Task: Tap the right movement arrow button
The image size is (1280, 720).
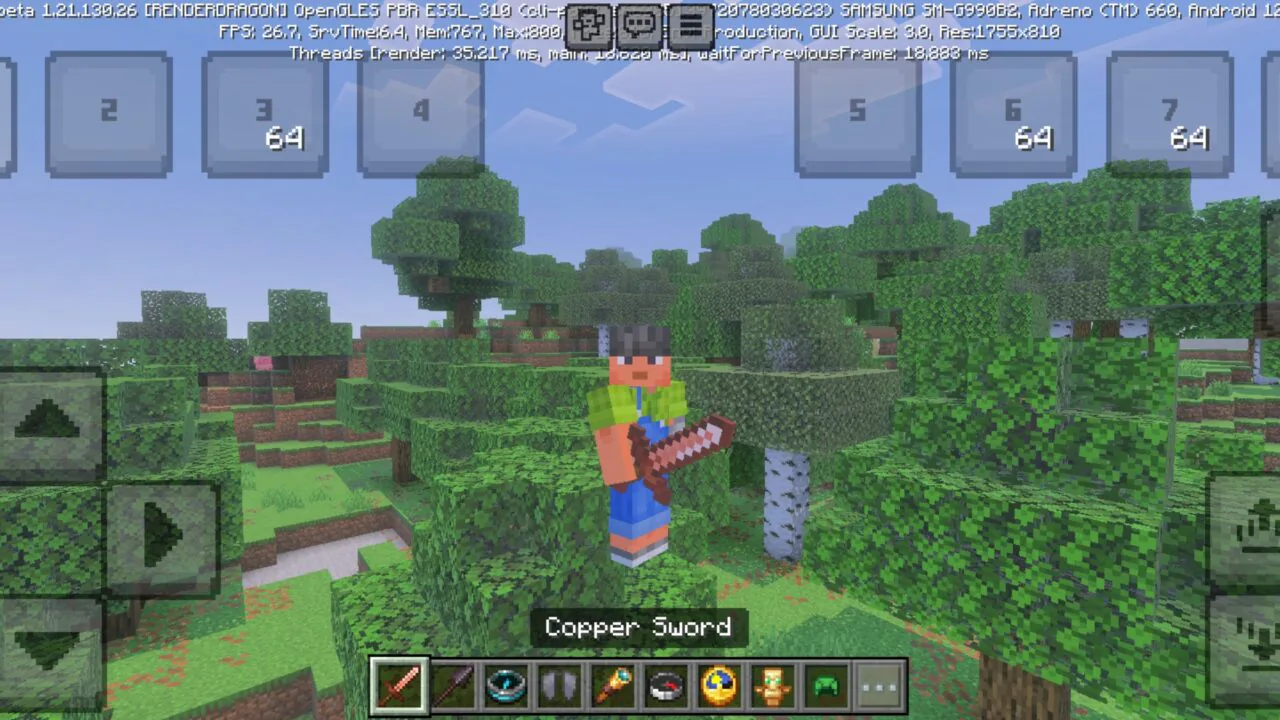Action: (x=160, y=535)
